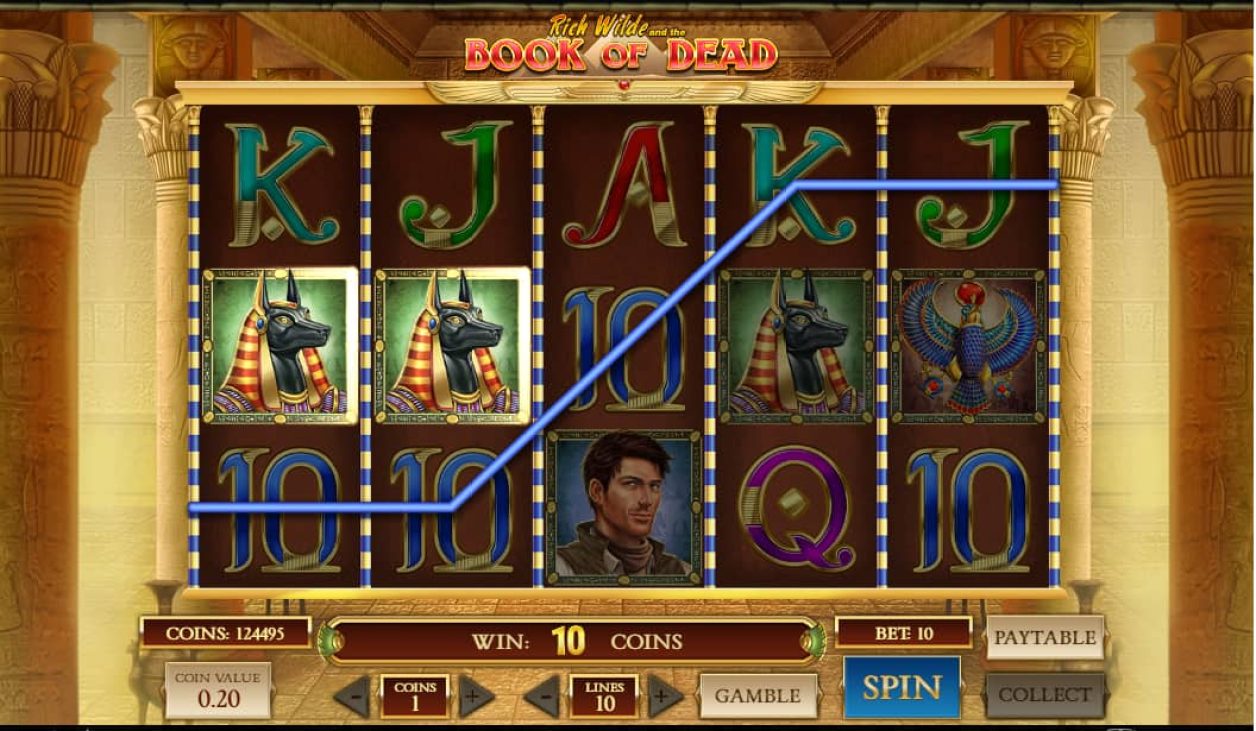The width and height of the screenshot is (1256, 731).
Task: Gamble the 10 coin win
Action: [757, 696]
